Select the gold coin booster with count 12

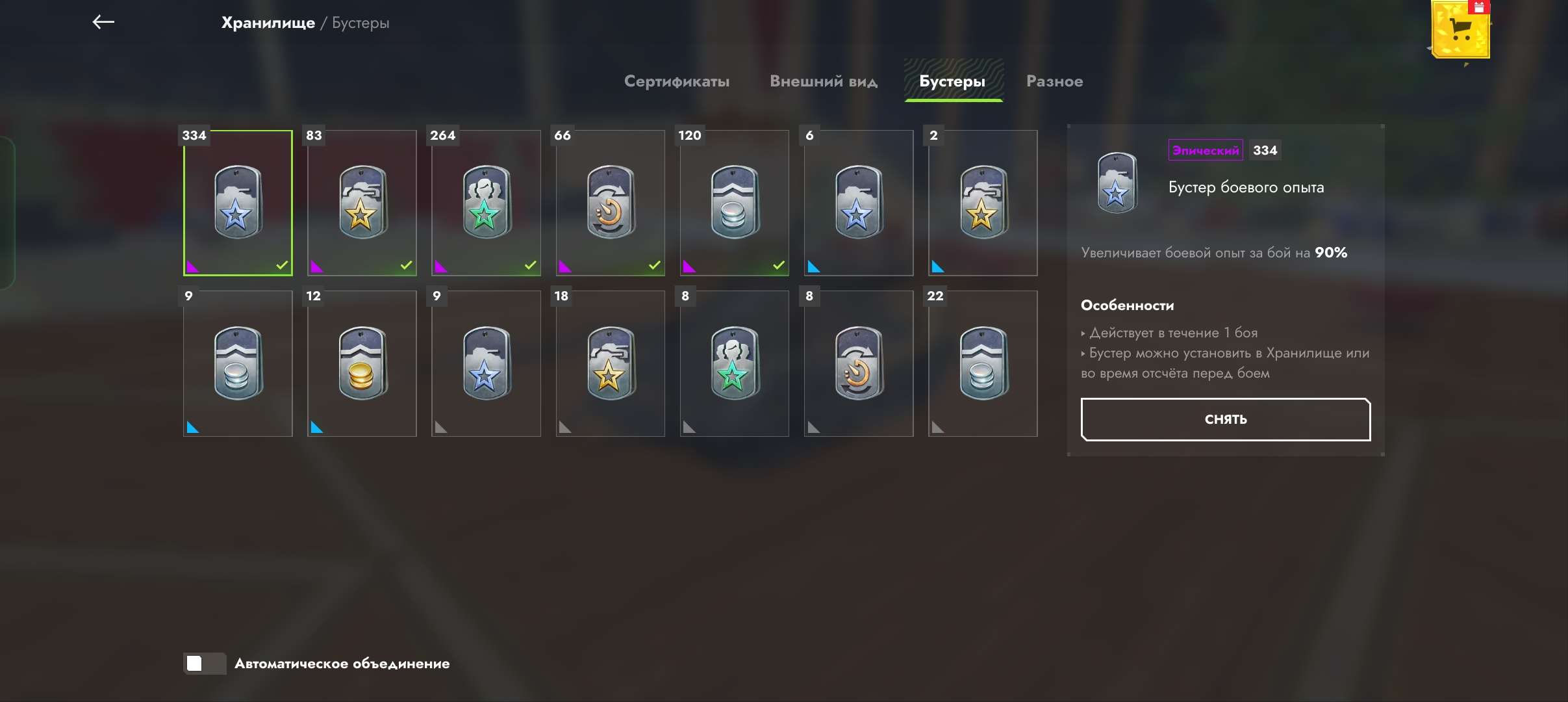tap(362, 363)
